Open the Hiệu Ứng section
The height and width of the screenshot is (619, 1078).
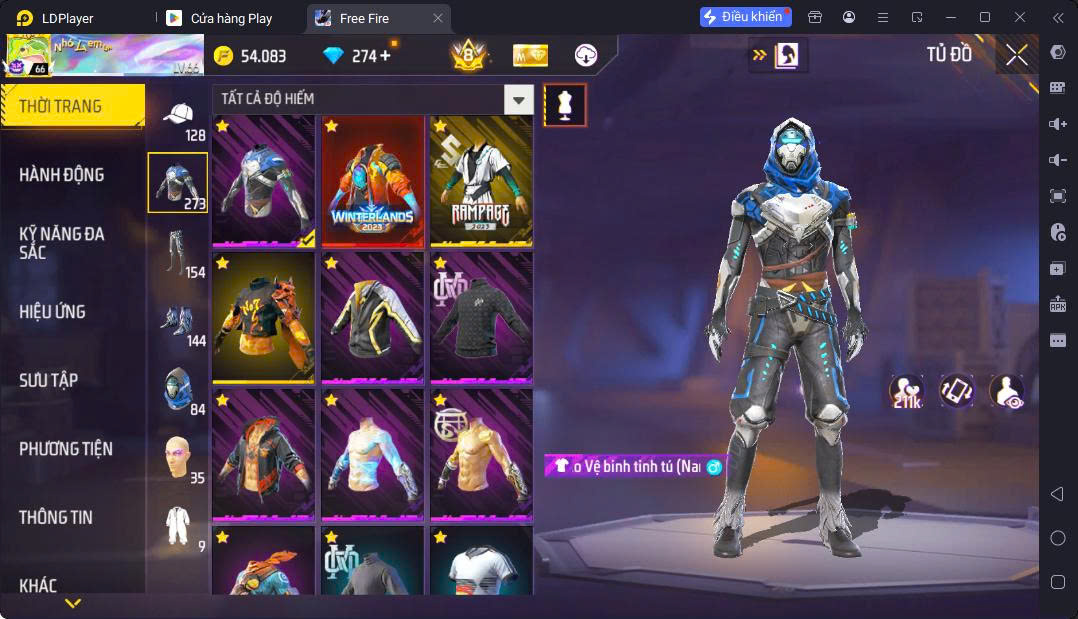[x=52, y=312]
